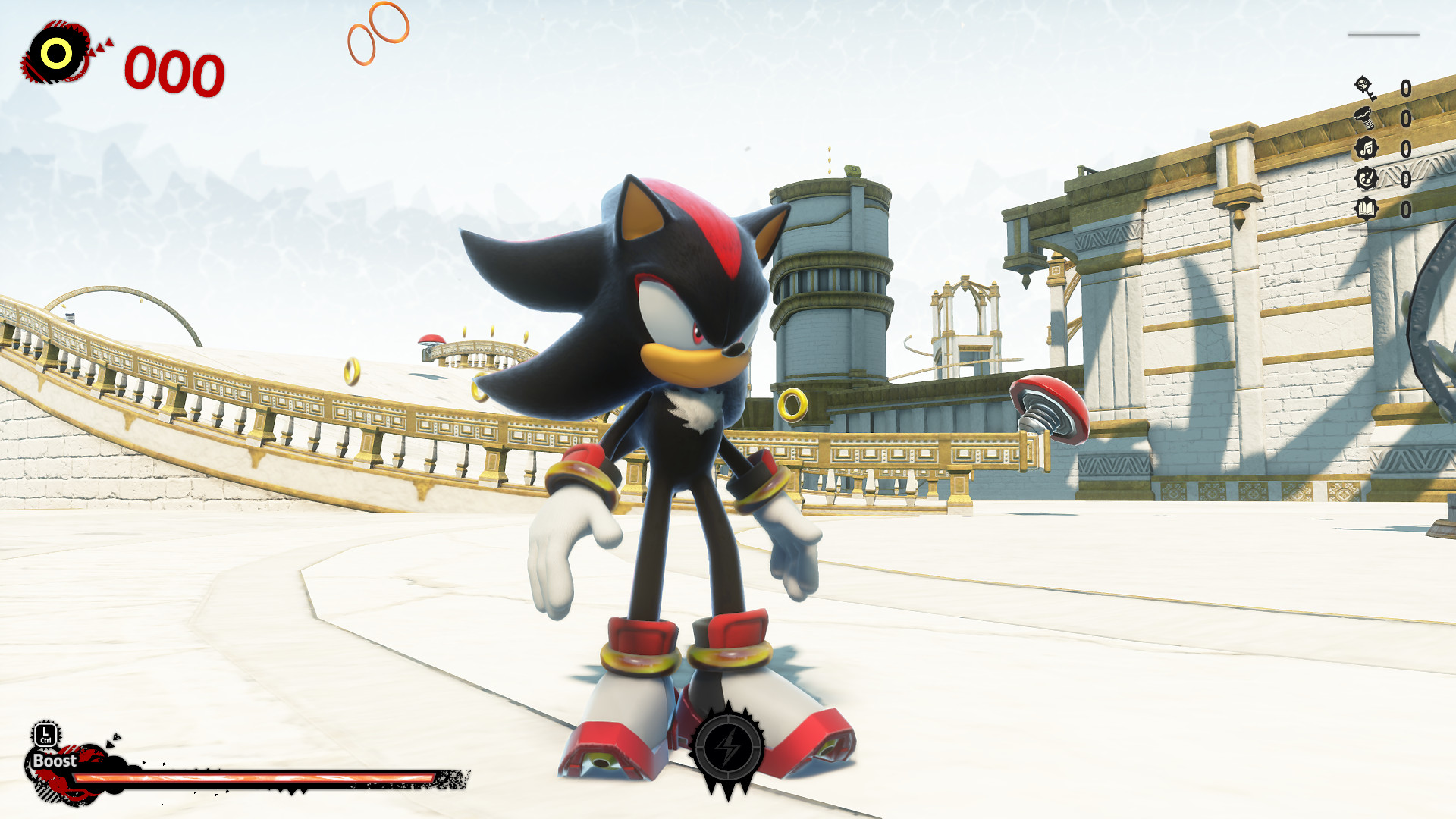Click the L Ctrl keybind badge

click(45, 733)
